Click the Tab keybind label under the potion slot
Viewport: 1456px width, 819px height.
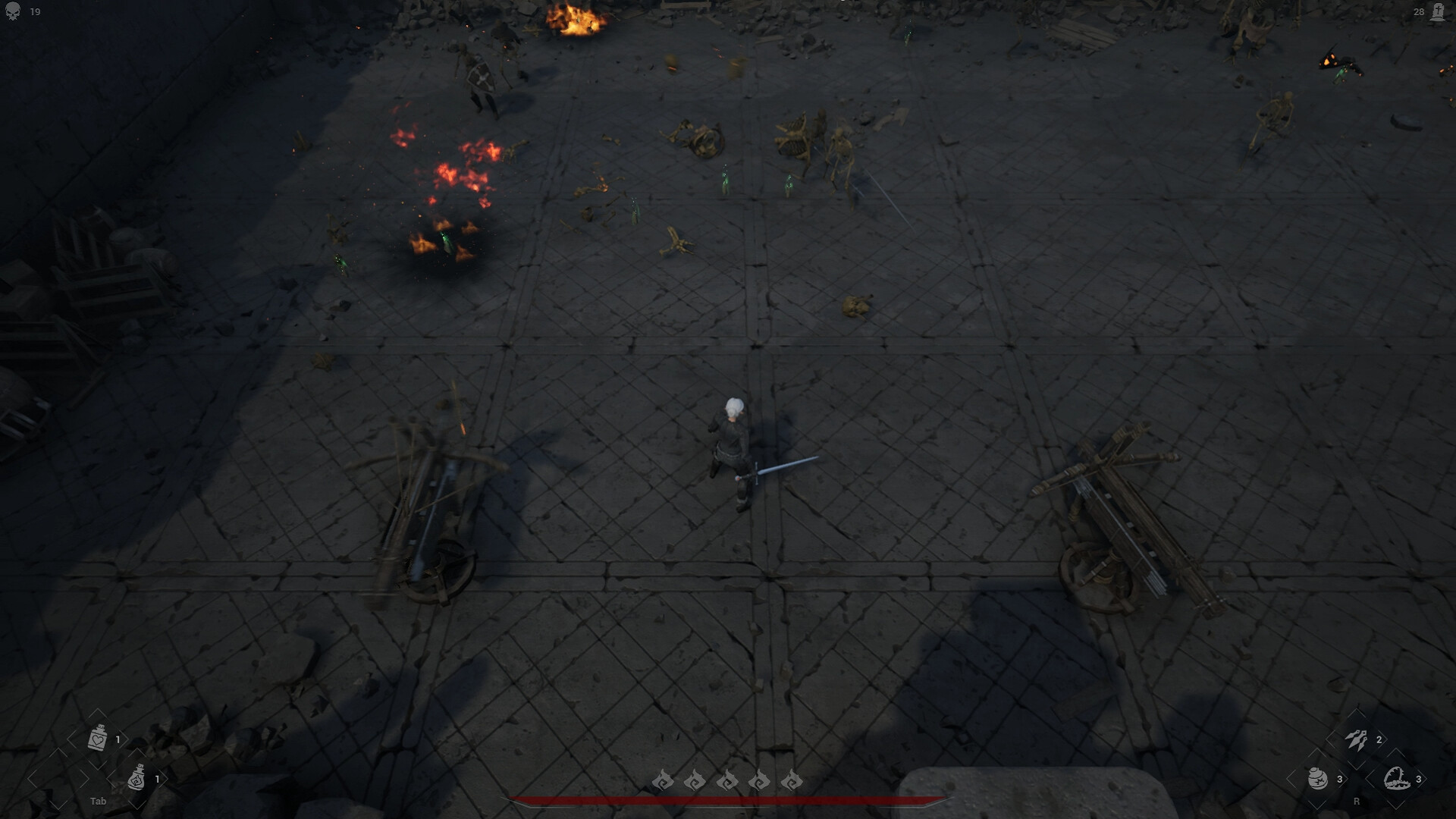(99, 801)
